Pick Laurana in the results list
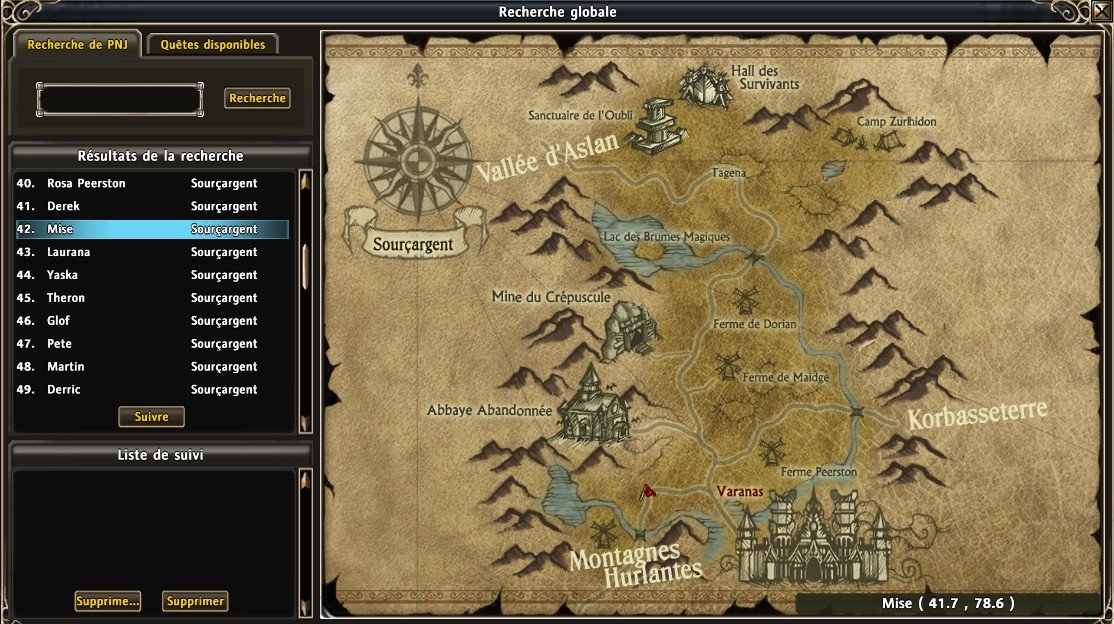 click(152, 253)
